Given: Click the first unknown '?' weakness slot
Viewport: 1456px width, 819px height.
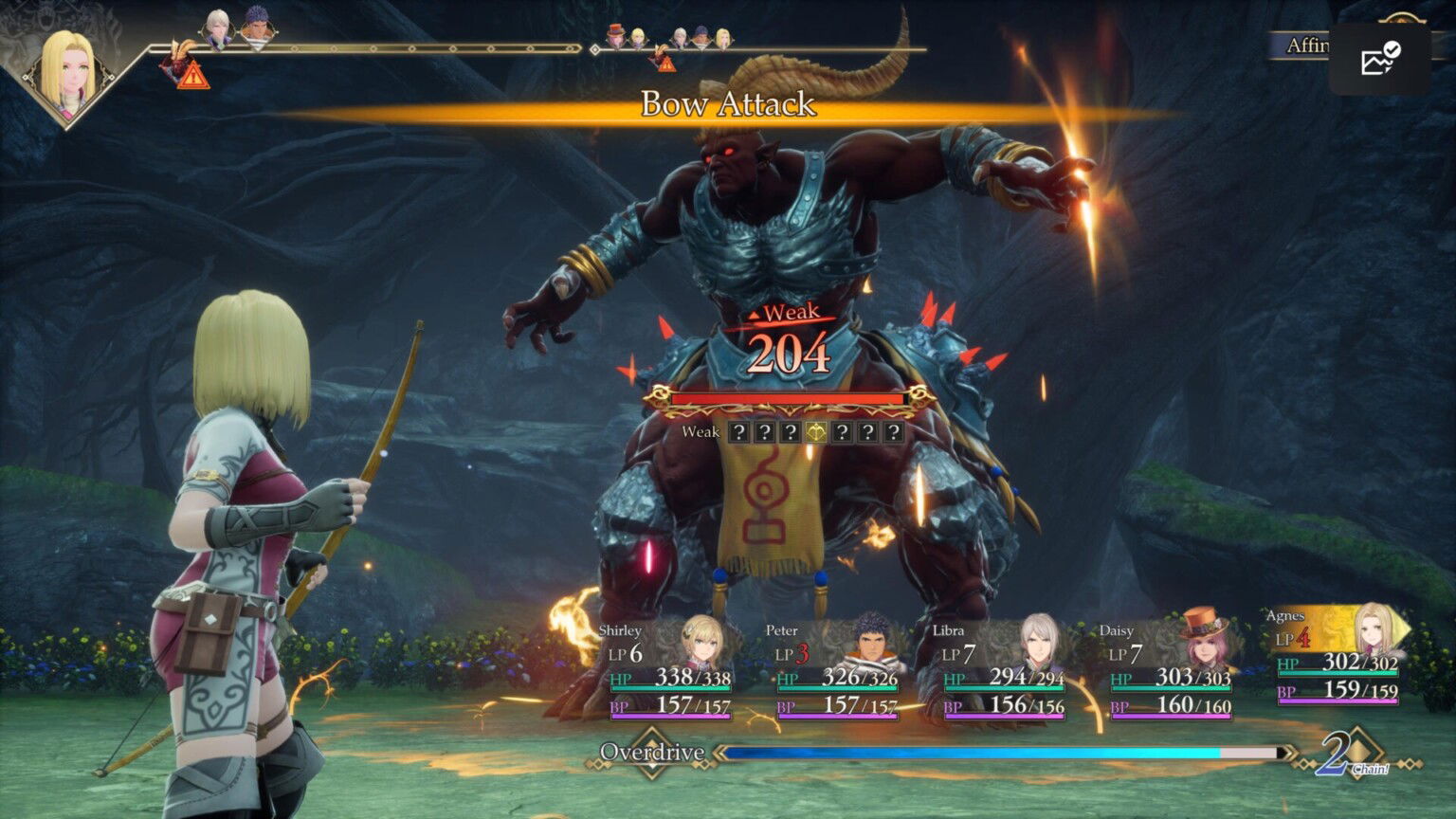Looking at the screenshot, I should click(738, 433).
